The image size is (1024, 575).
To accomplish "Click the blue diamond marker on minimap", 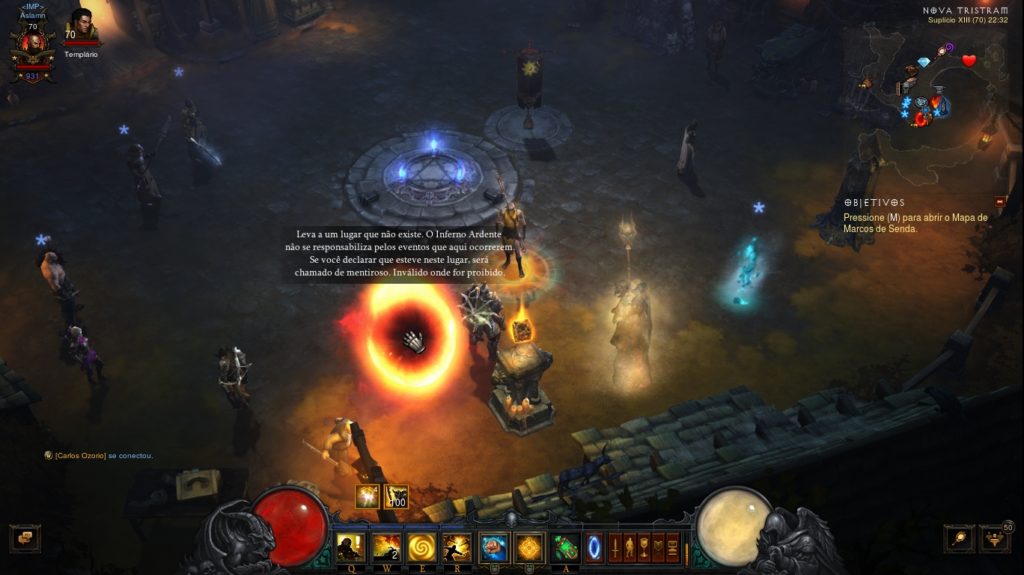I will click(923, 62).
